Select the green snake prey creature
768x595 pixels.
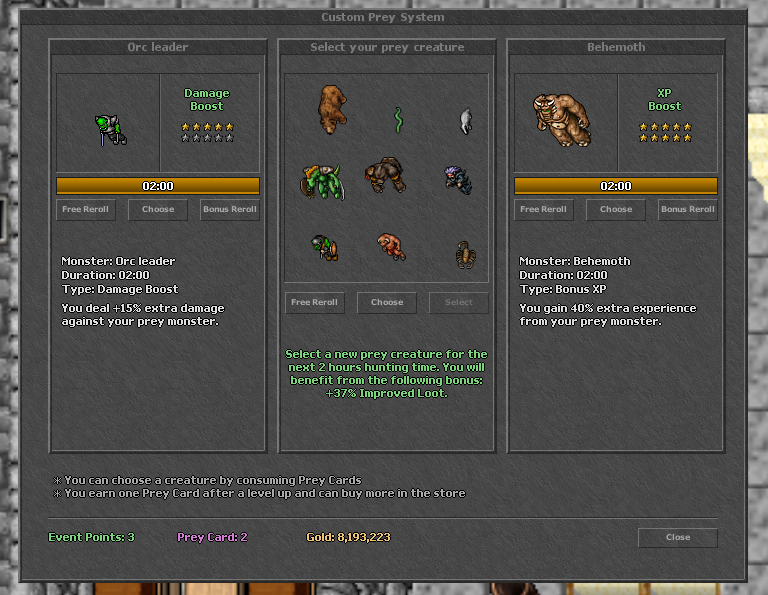(398, 120)
